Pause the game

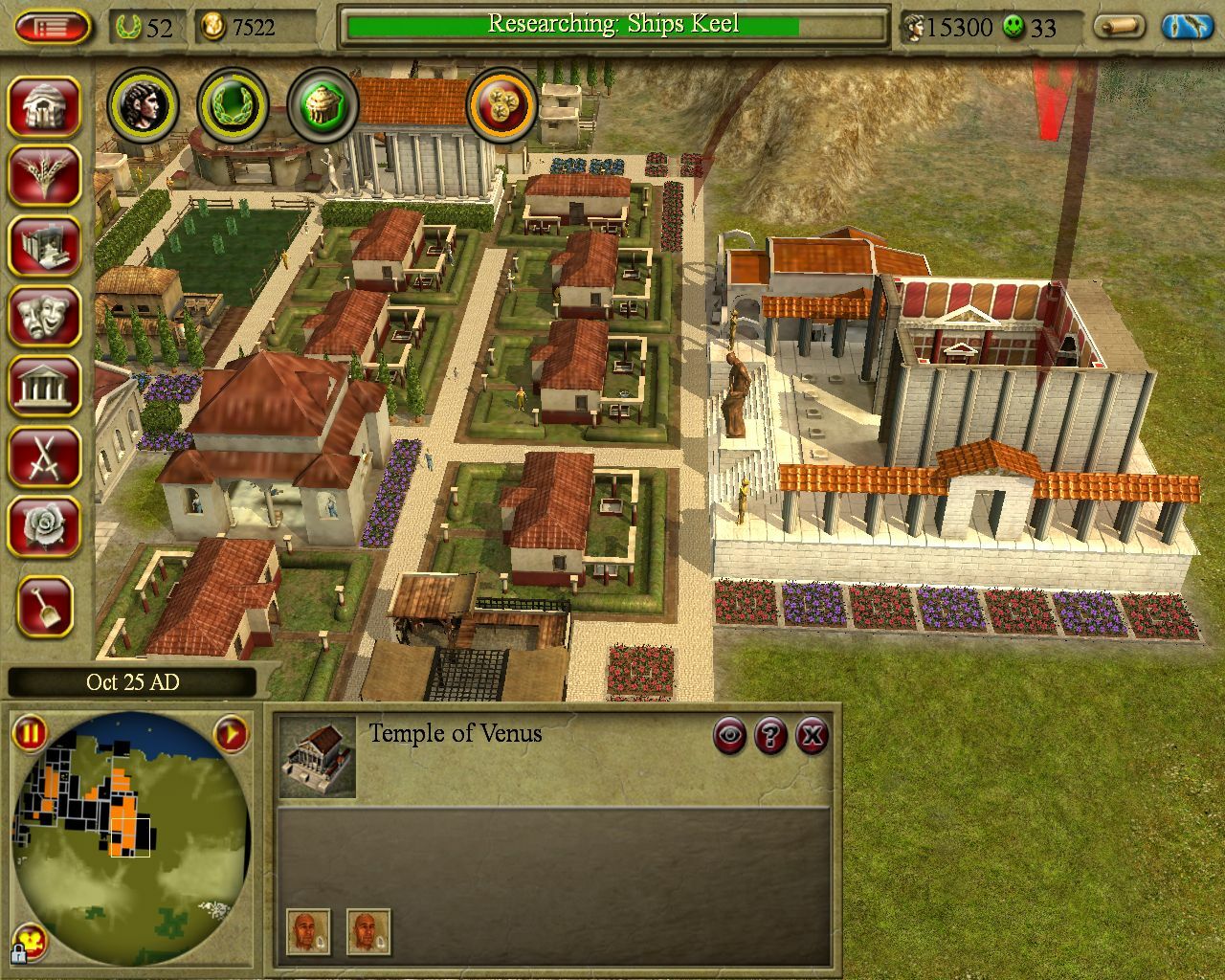(x=30, y=734)
